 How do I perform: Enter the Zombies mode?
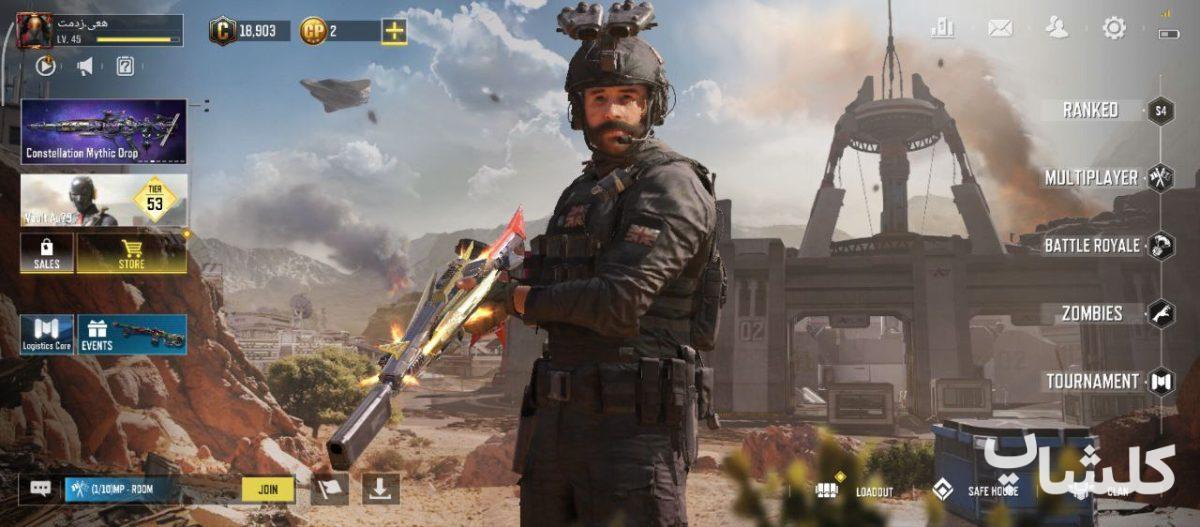[1091, 314]
